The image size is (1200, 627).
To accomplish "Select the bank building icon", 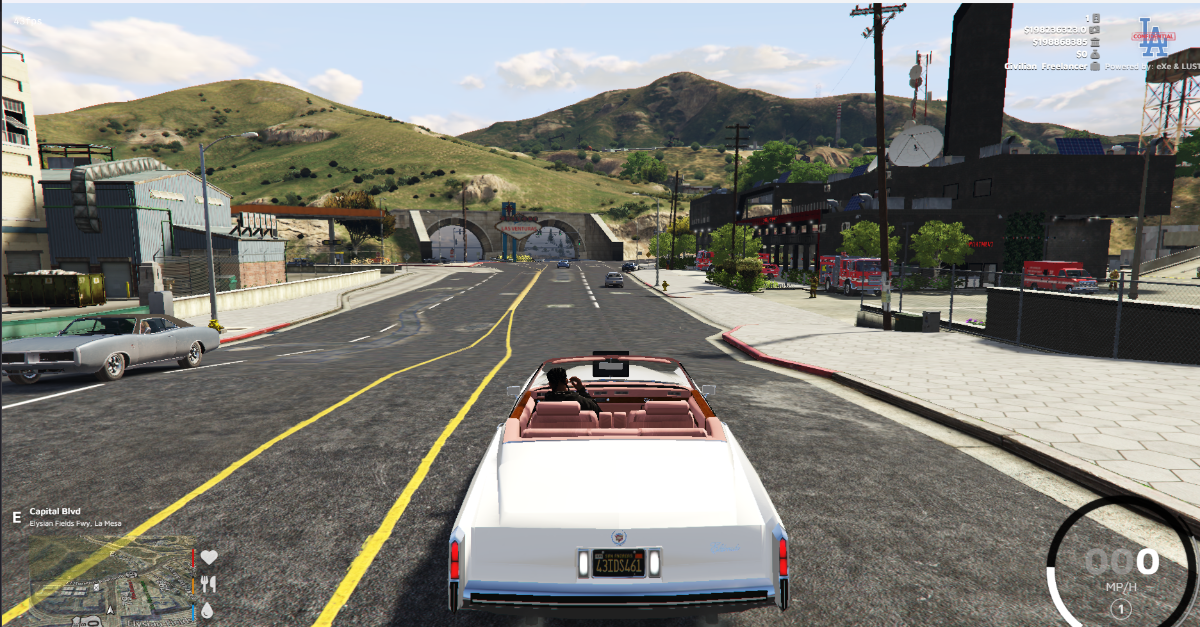I will (1096, 42).
